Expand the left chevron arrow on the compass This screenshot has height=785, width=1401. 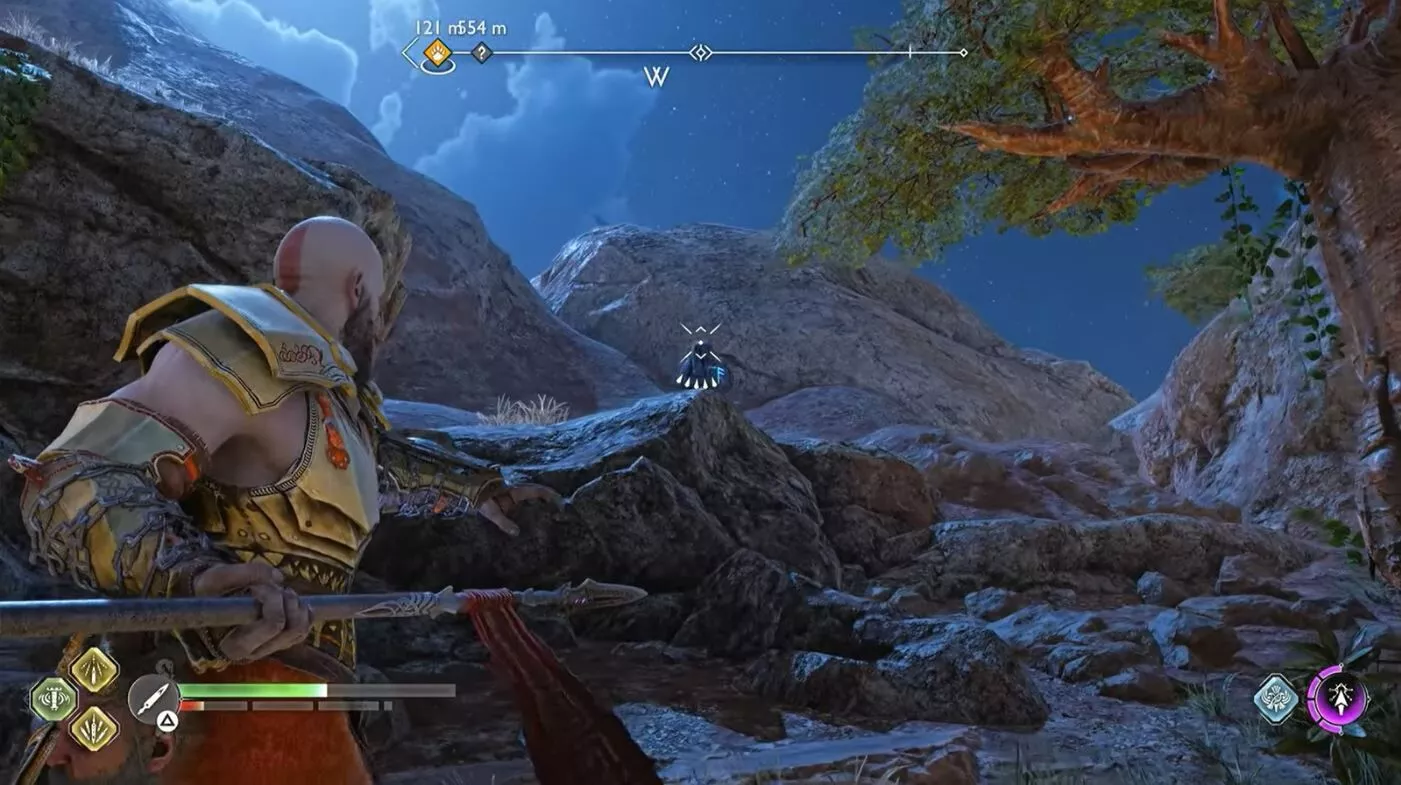(x=407, y=51)
